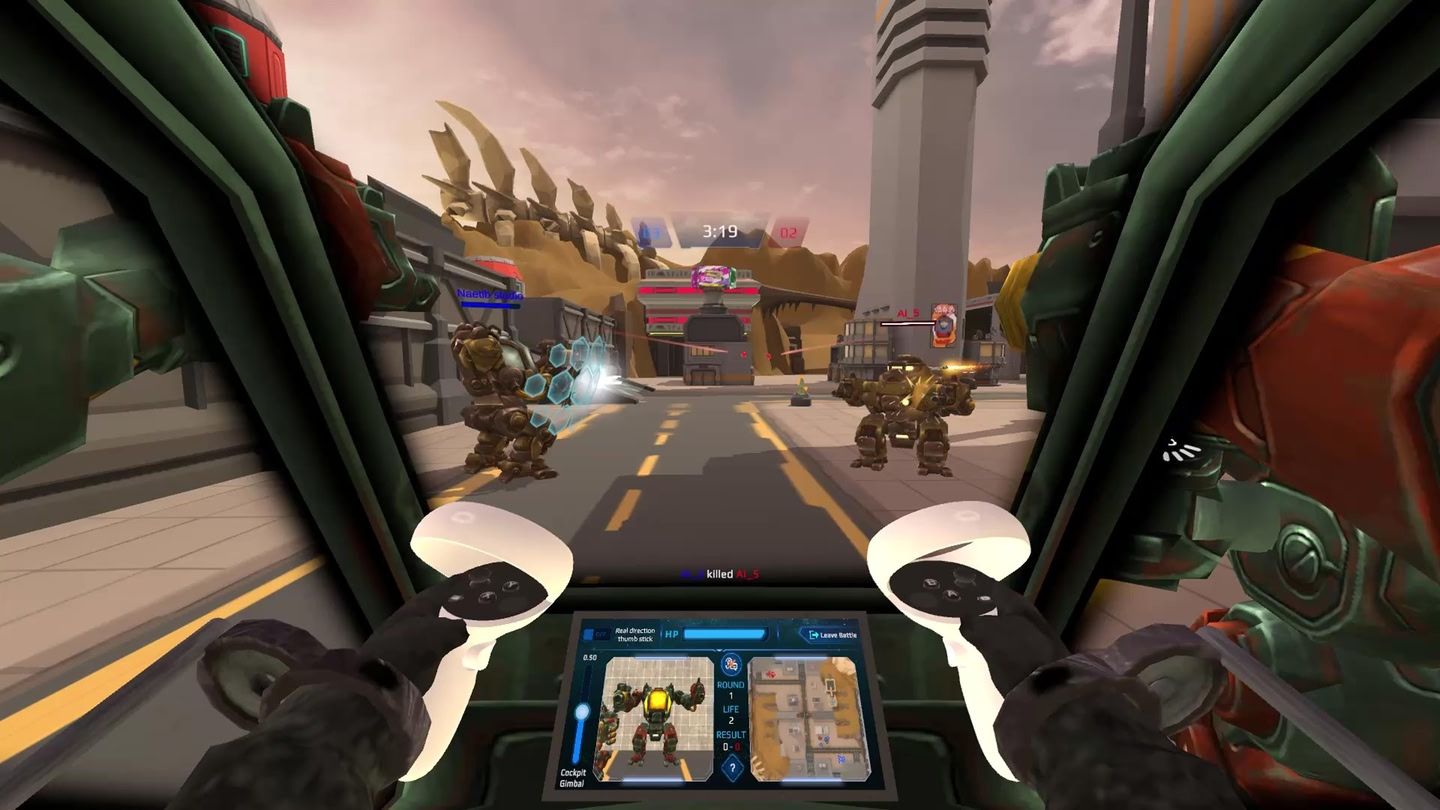Click the exit arrow icon on Leave Battle
This screenshot has height=810, width=1440.
(x=813, y=634)
